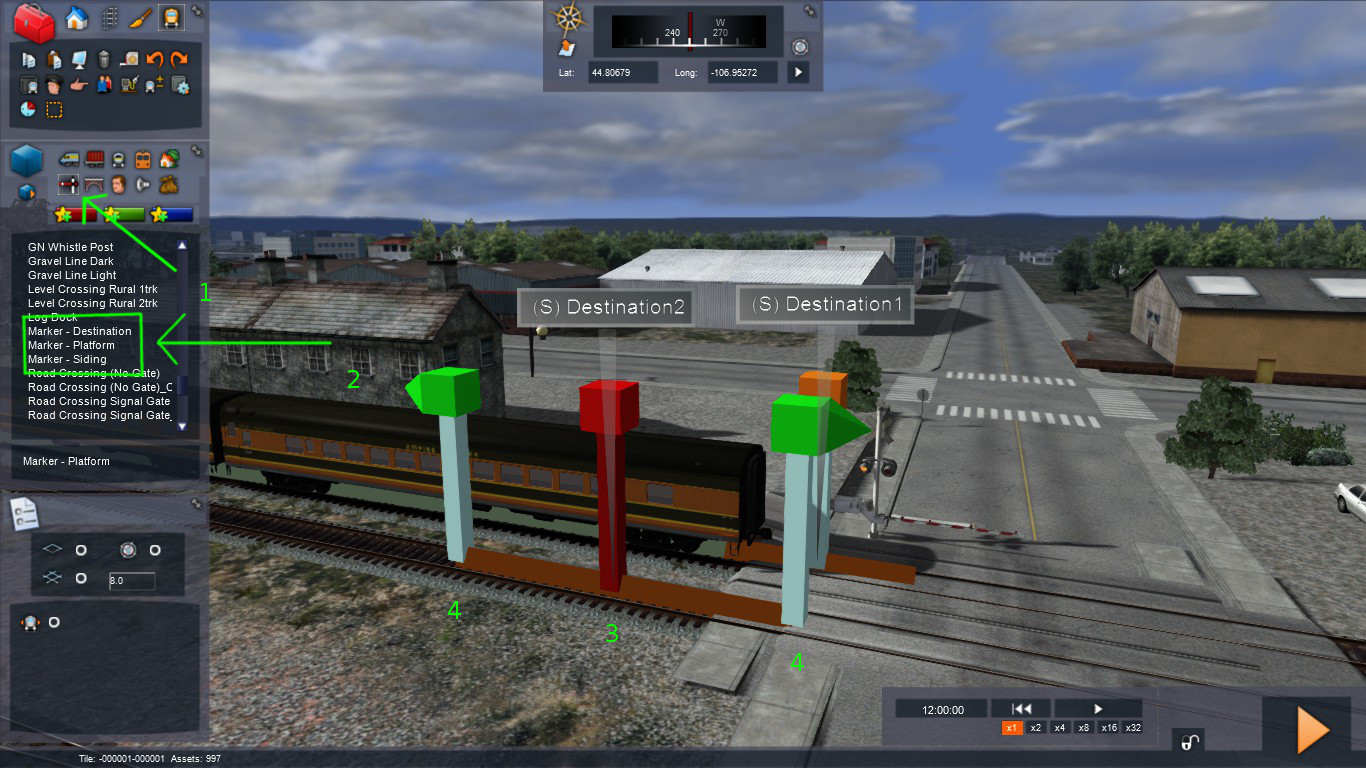Click the red track-marker mode icon
This screenshot has height=768, width=1366.
69,184
